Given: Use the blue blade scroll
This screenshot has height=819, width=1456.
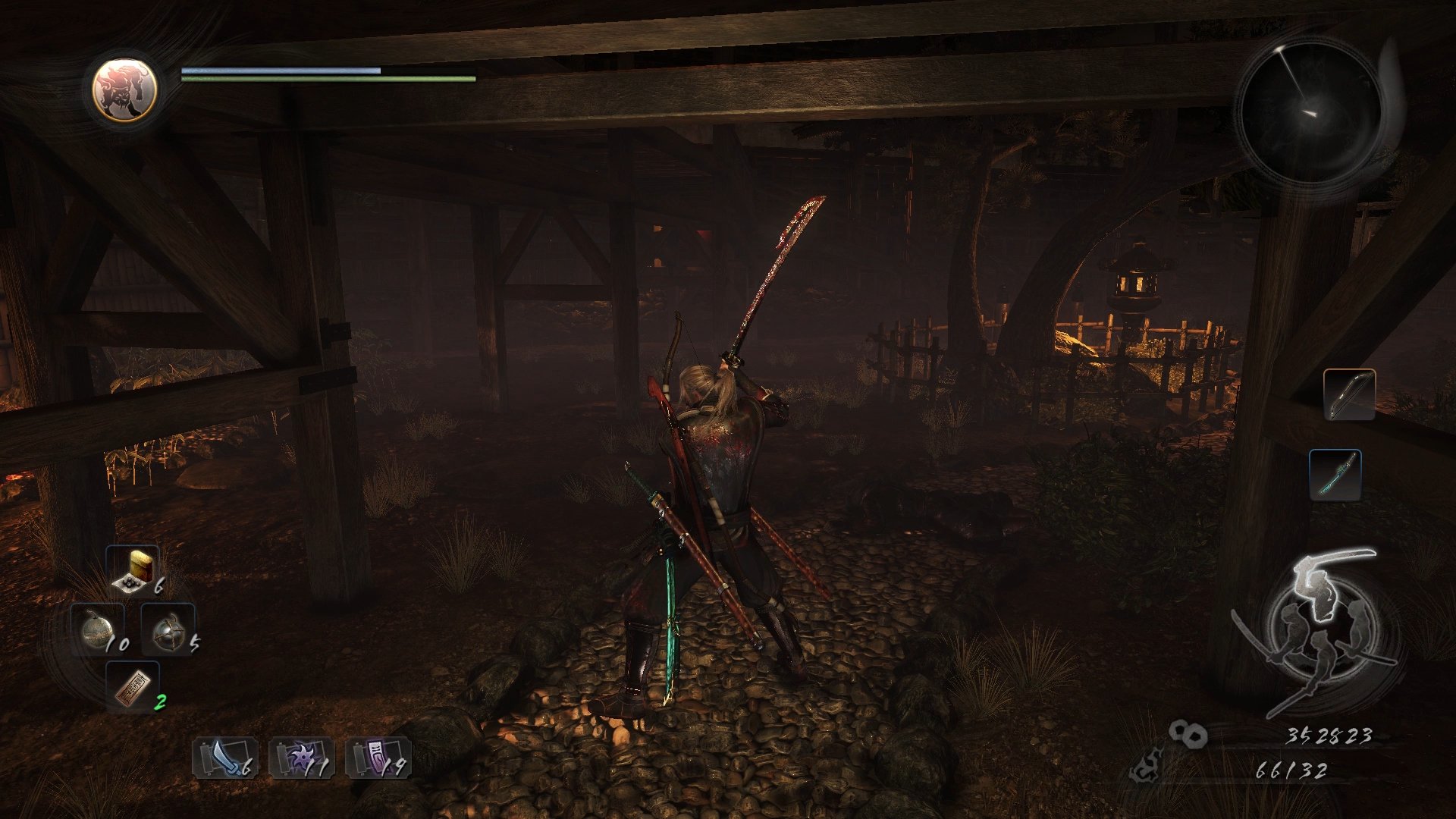Looking at the screenshot, I should (x=224, y=758).
